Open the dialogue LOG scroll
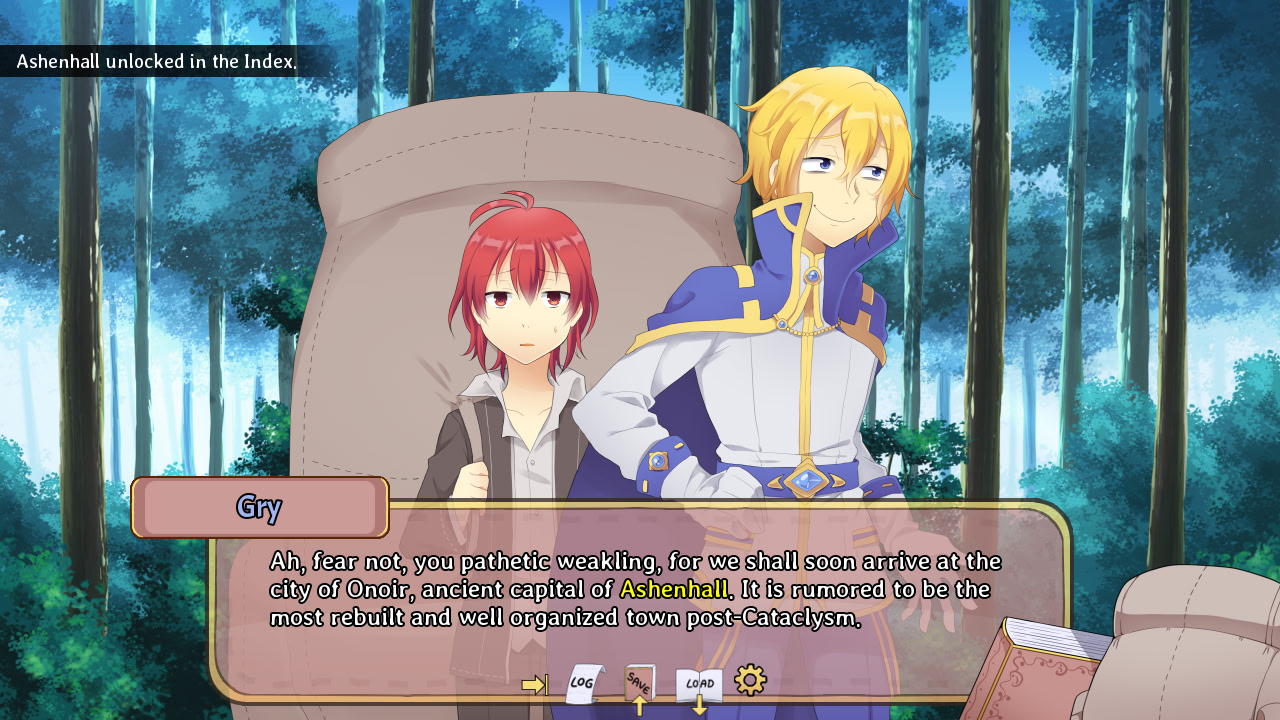Viewport: 1280px width, 720px height. (584, 684)
